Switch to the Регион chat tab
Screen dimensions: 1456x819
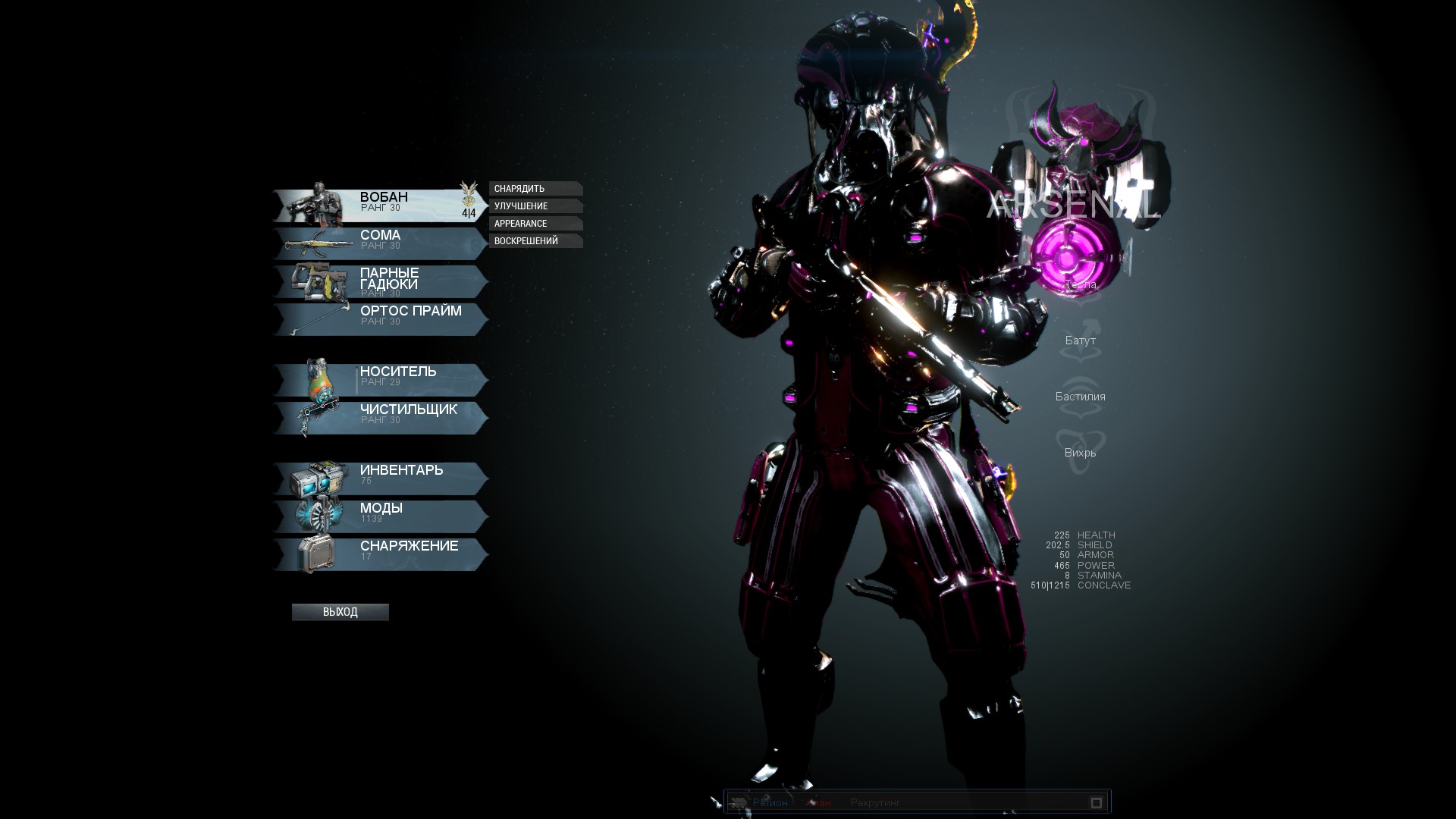pos(770,802)
